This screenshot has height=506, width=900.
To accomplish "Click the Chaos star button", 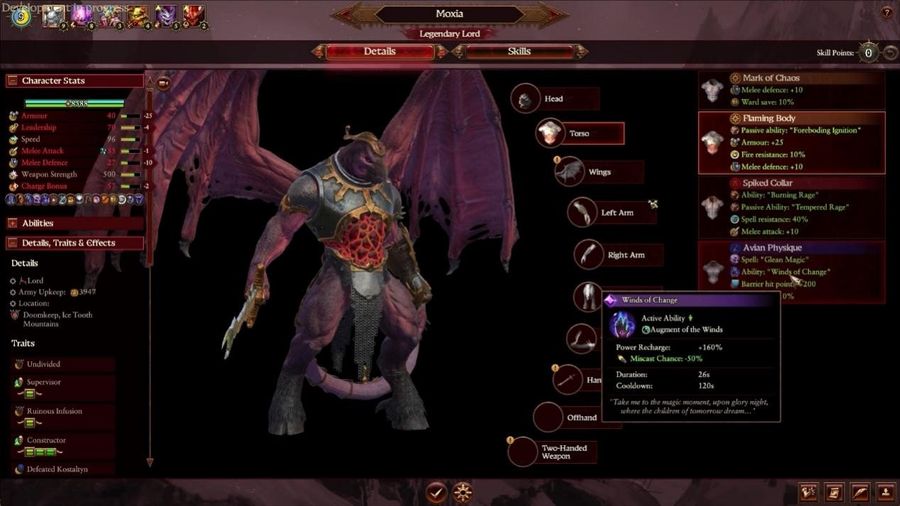I will [x=463, y=491].
